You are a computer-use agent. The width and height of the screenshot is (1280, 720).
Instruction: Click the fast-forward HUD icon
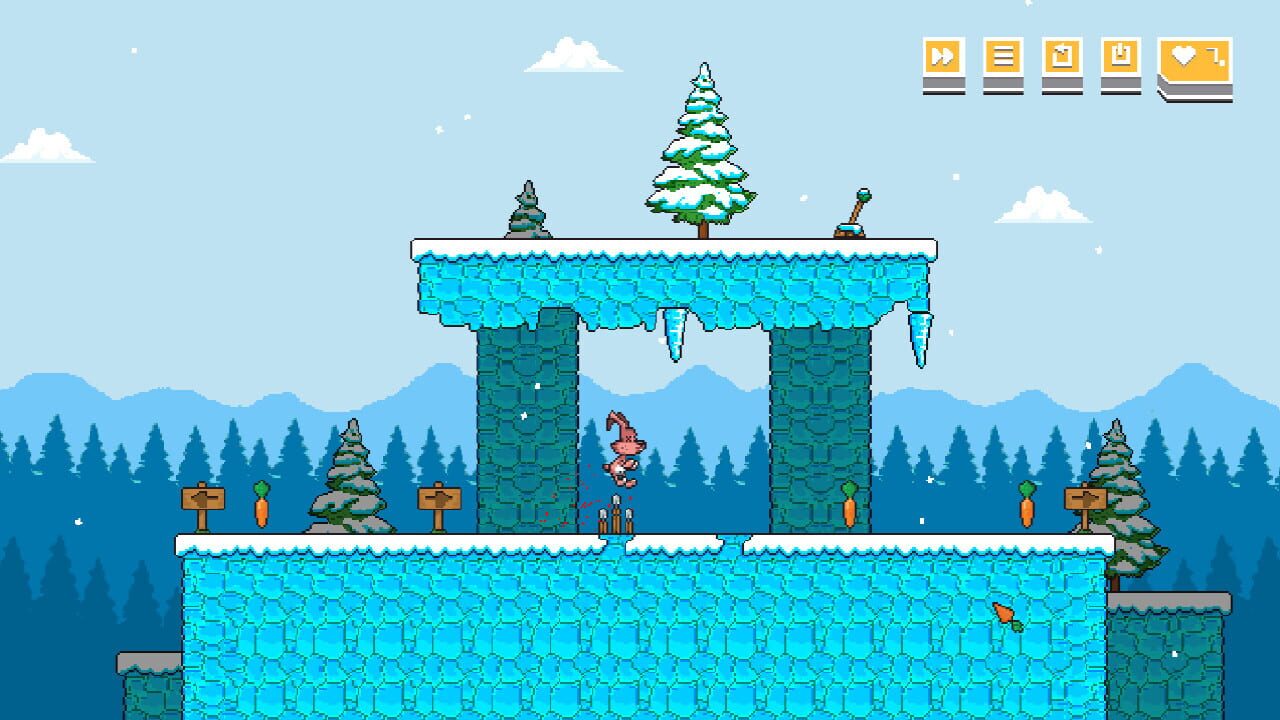pyautogui.click(x=941, y=55)
